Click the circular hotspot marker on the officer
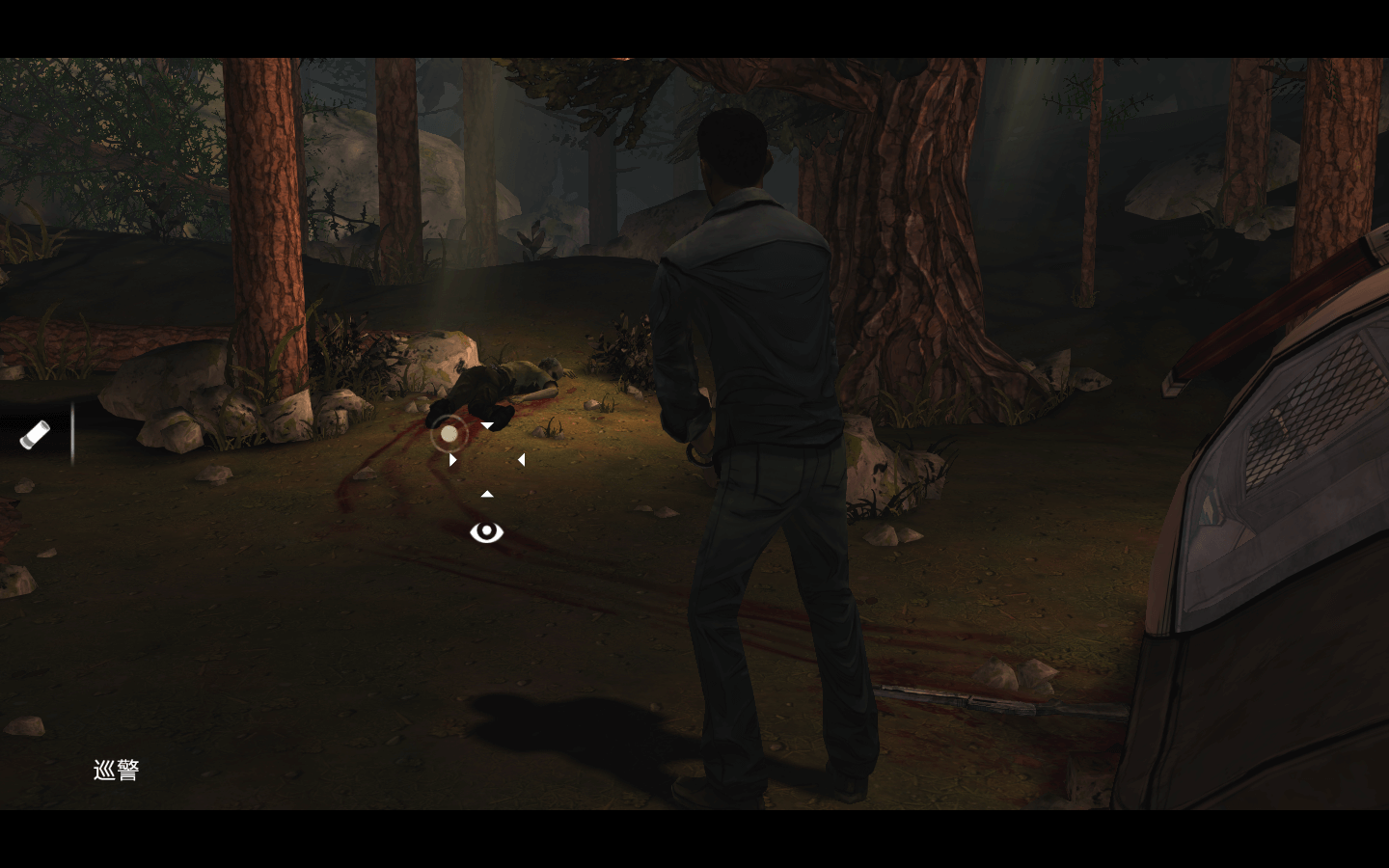This screenshot has height=868, width=1389. (449, 435)
